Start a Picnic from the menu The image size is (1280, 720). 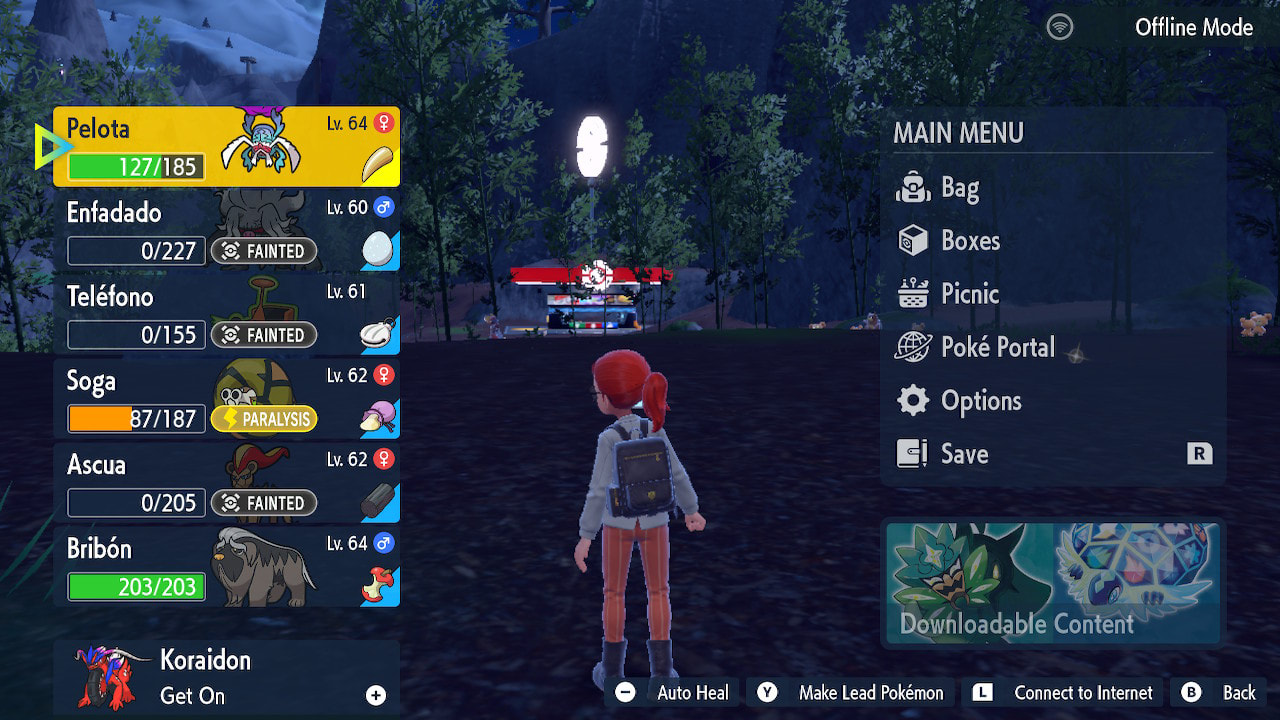(x=969, y=294)
